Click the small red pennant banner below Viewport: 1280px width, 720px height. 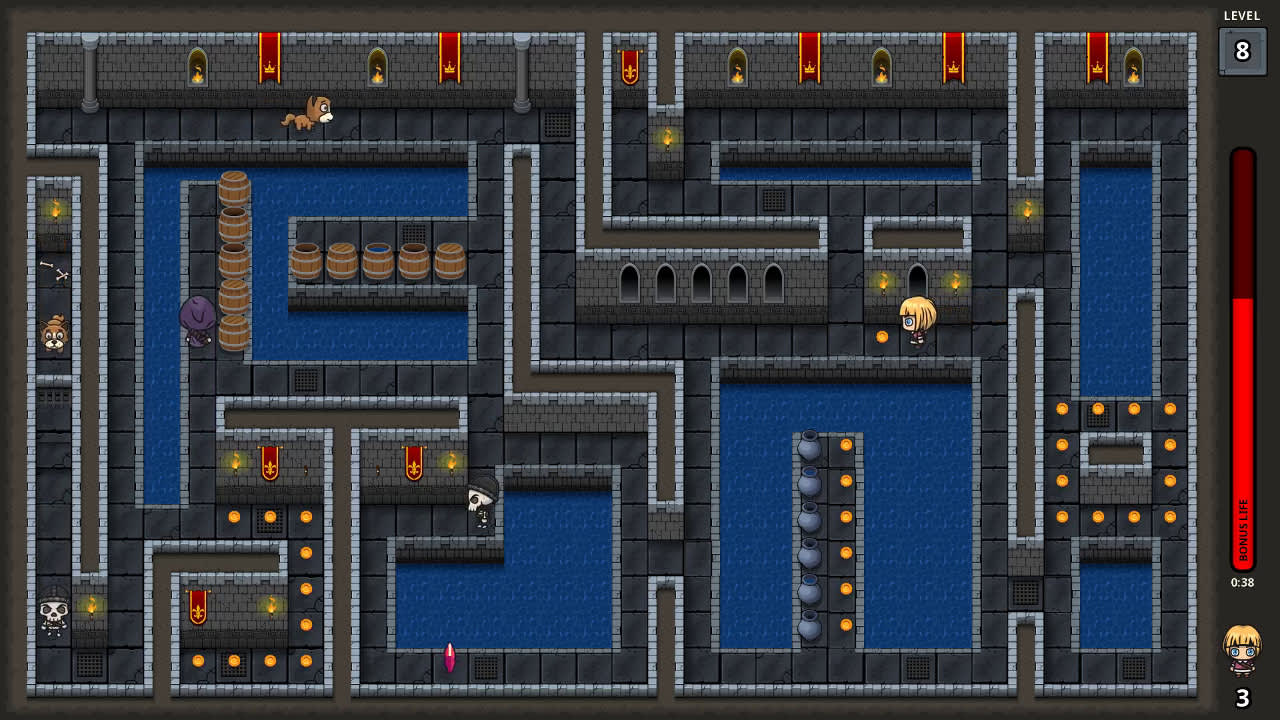point(197,605)
